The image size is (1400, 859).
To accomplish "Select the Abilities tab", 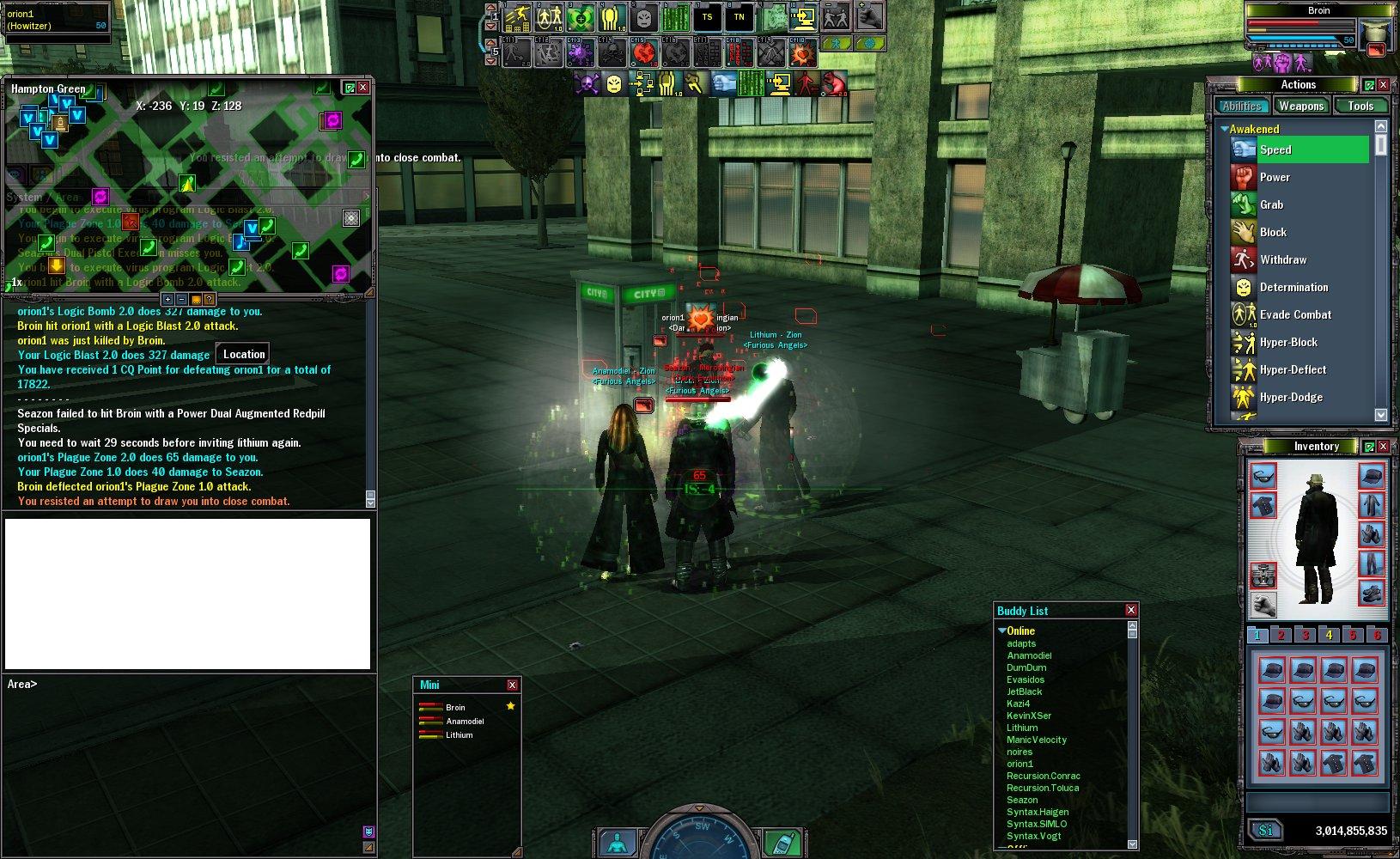I will tap(1242, 106).
